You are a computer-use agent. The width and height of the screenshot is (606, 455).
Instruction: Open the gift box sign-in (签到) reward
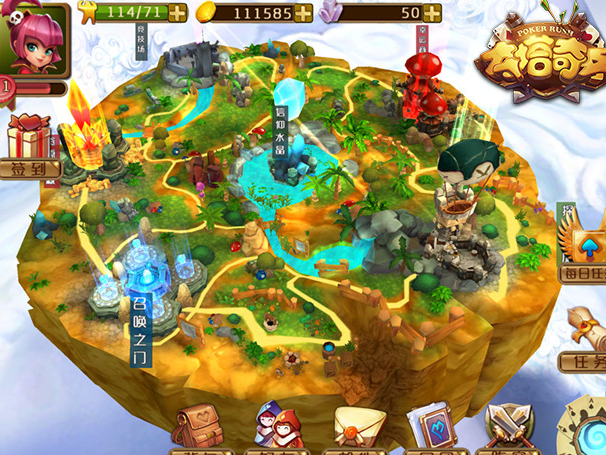(x=30, y=142)
